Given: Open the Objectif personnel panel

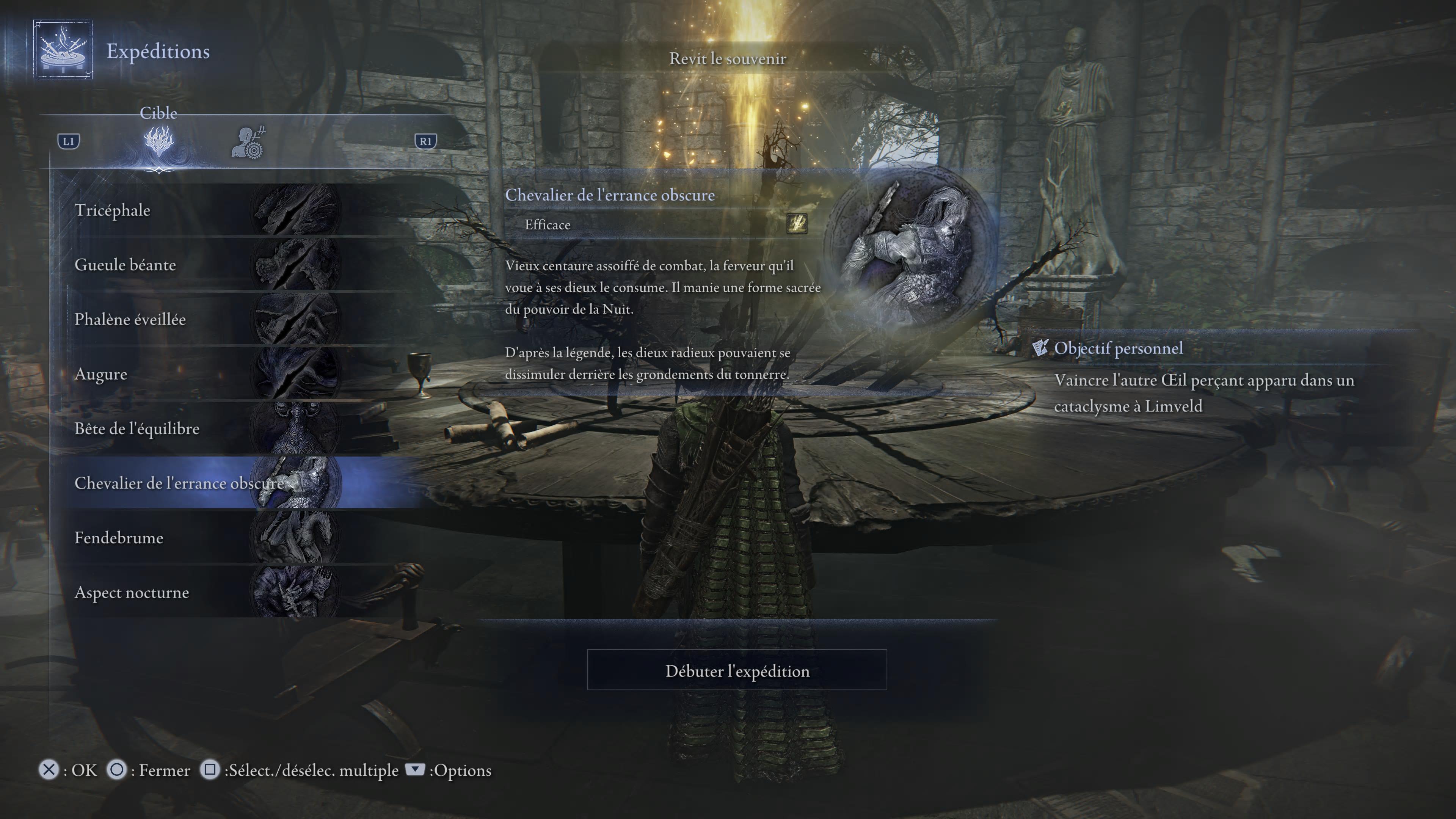Looking at the screenshot, I should 1118,348.
